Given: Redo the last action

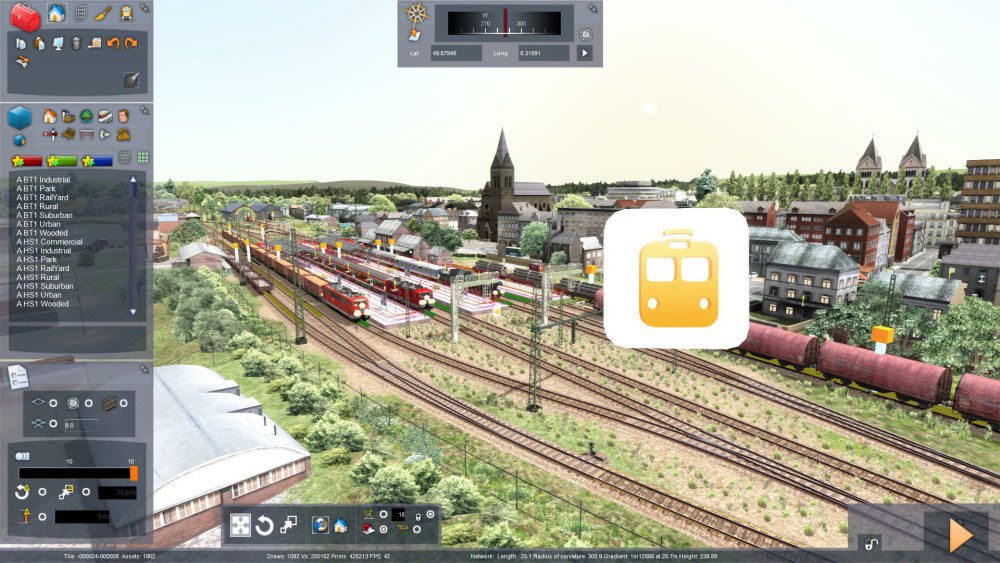Looking at the screenshot, I should pyautogui.click(x=131, y=43).
